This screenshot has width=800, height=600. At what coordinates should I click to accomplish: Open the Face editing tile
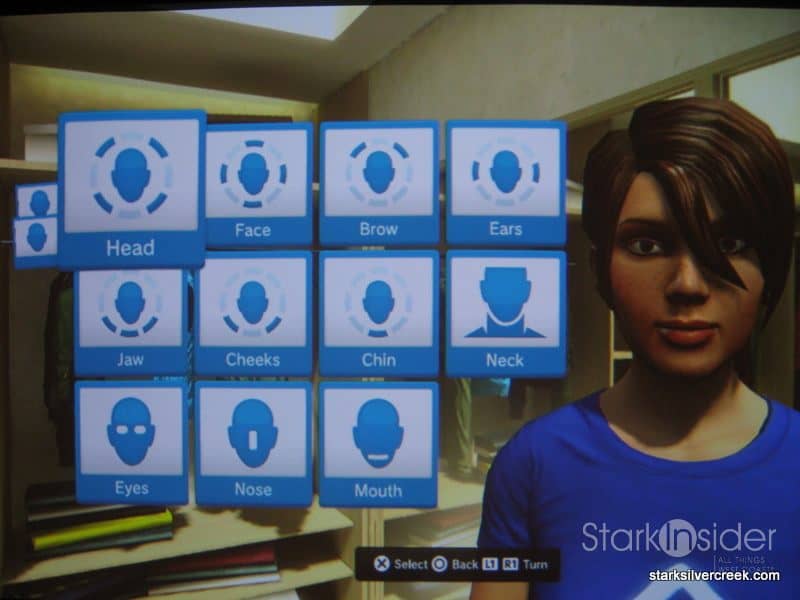253,183
